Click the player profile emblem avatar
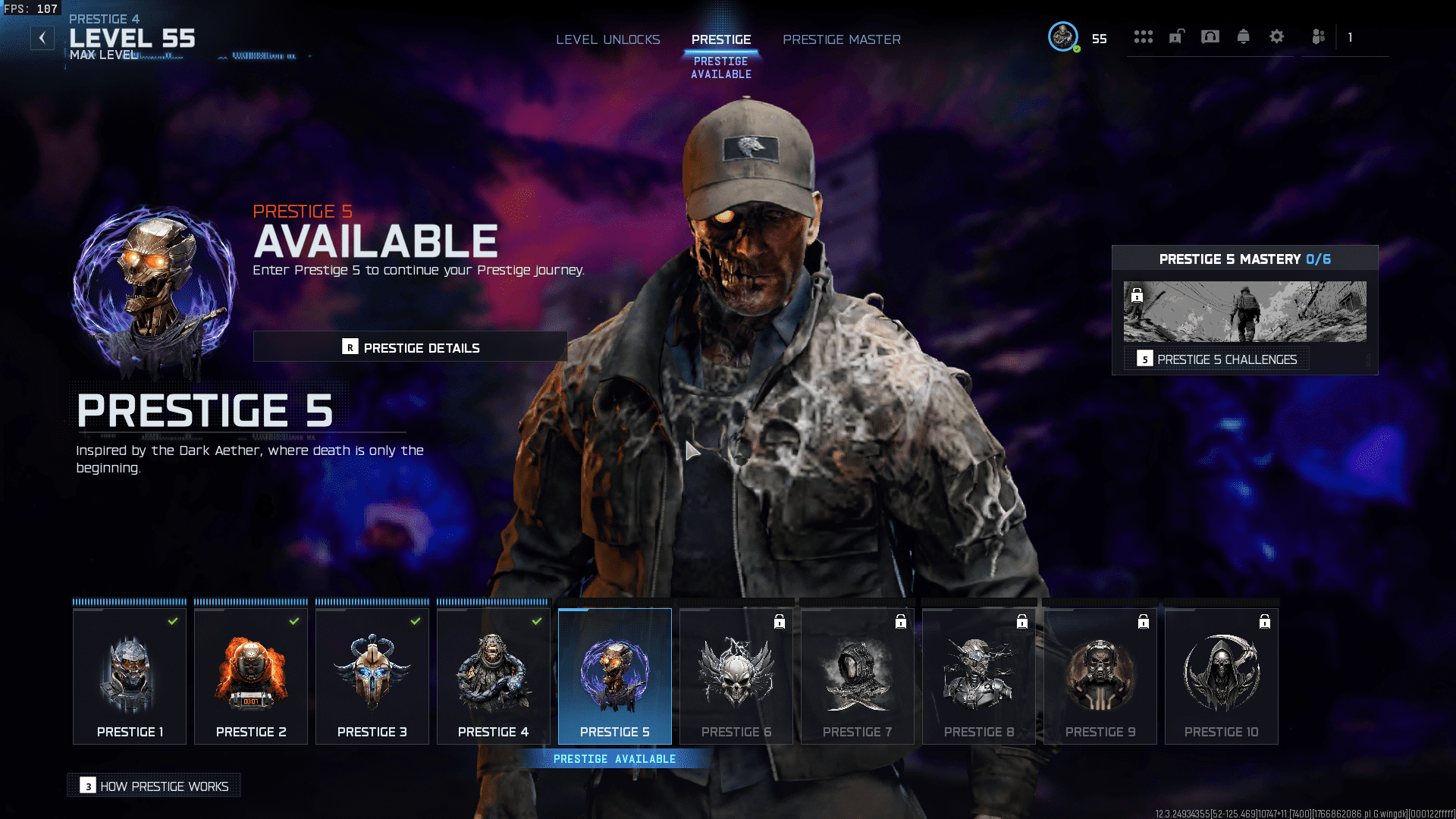This screenshot has height=819, width=1456. (1063, 36)
